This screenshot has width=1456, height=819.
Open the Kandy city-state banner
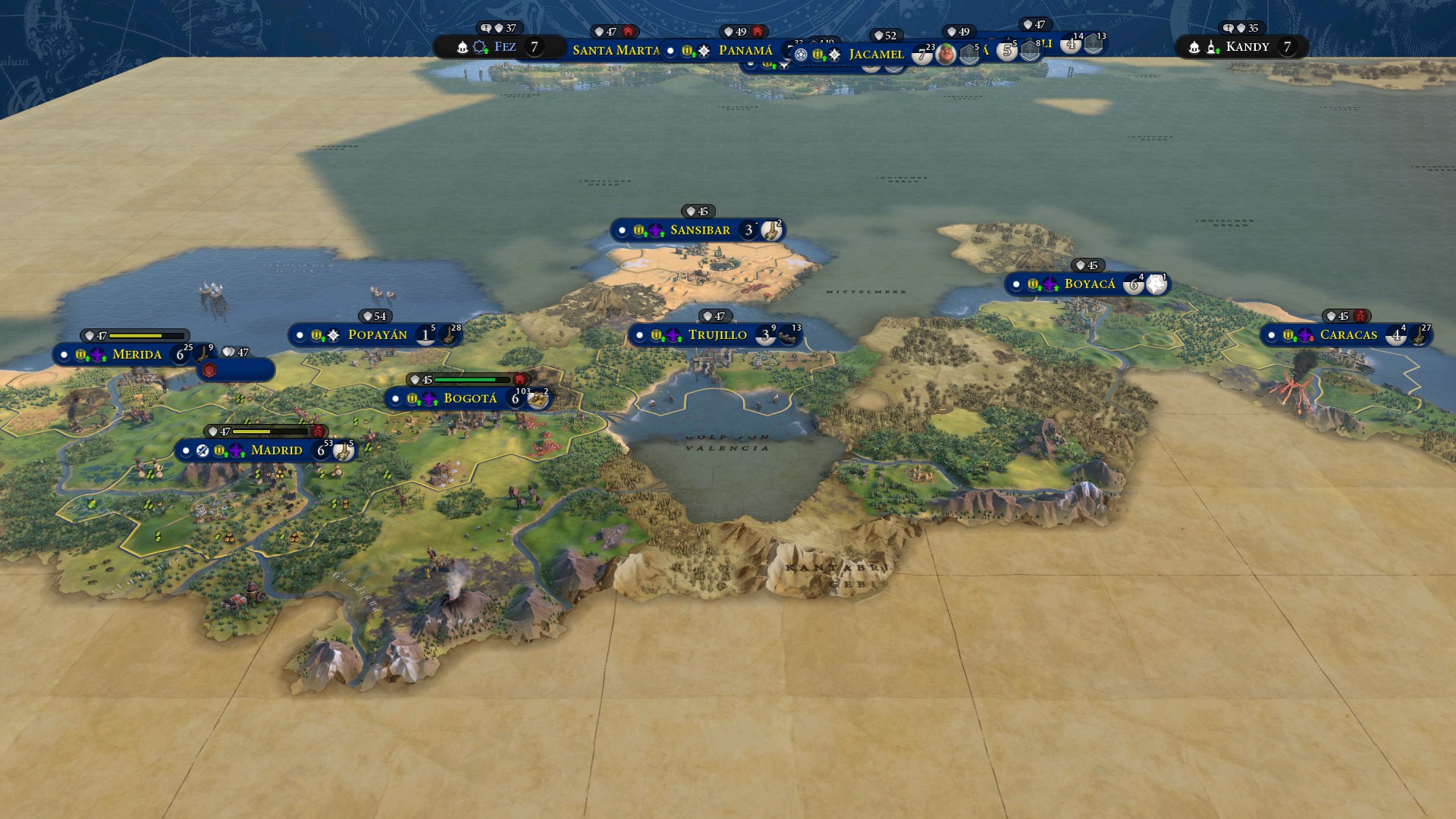point(1247,47)
